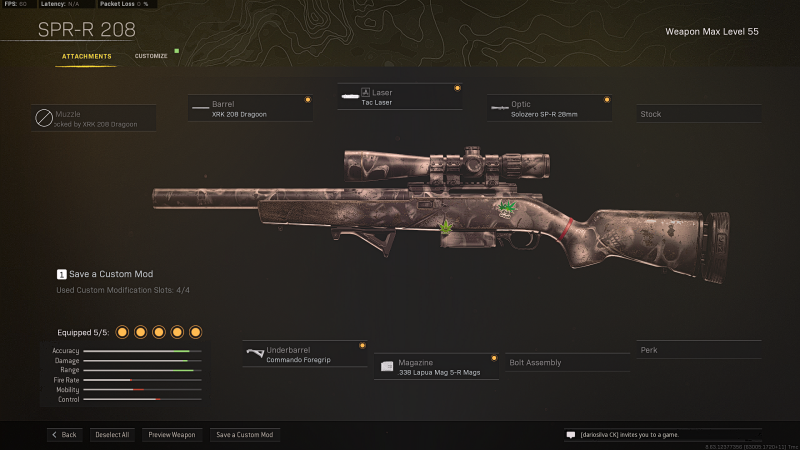Choose the empty Bolt Assembly slot
Viewport: 800px width, 450px height.
point(565,363)
